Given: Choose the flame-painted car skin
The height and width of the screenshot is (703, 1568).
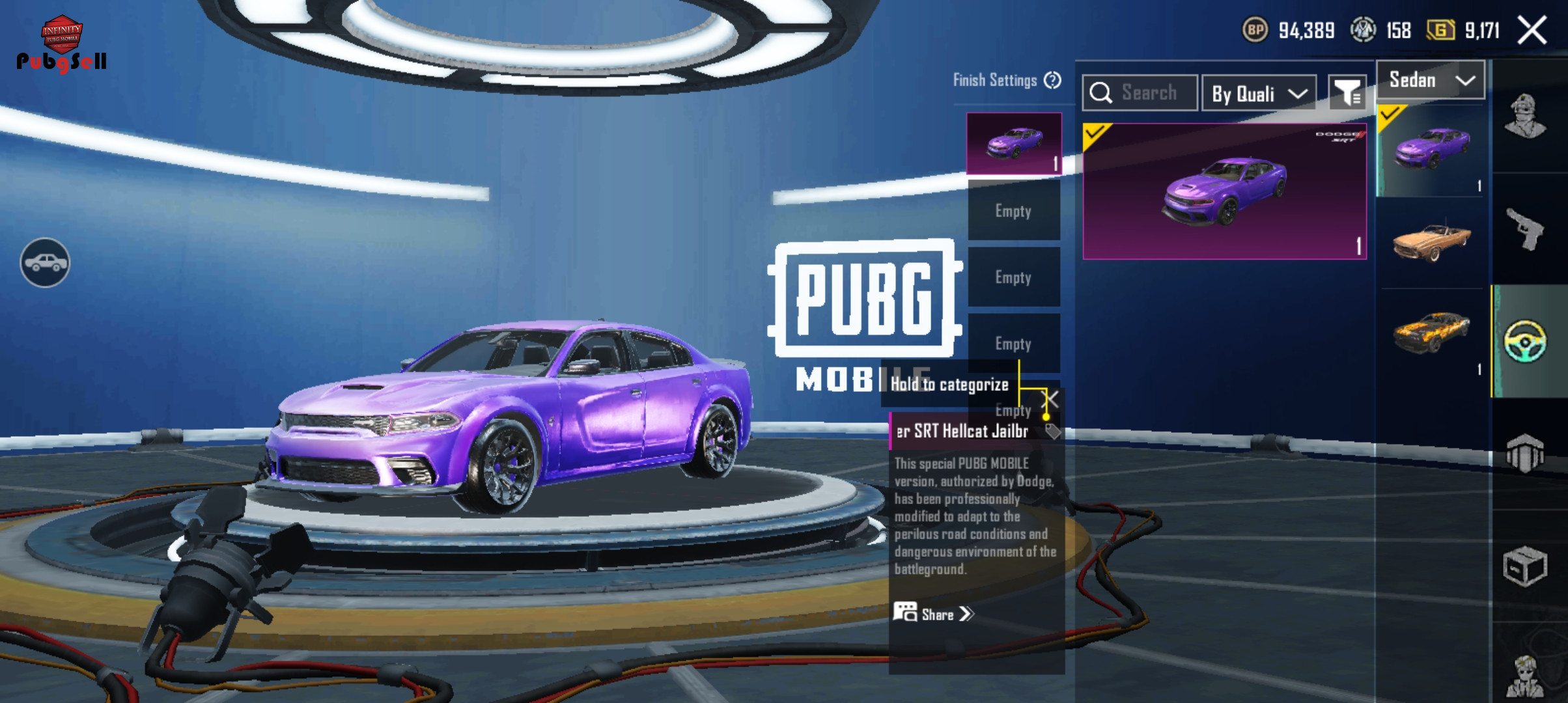Looking at the screenshot, I should 1431,333.
